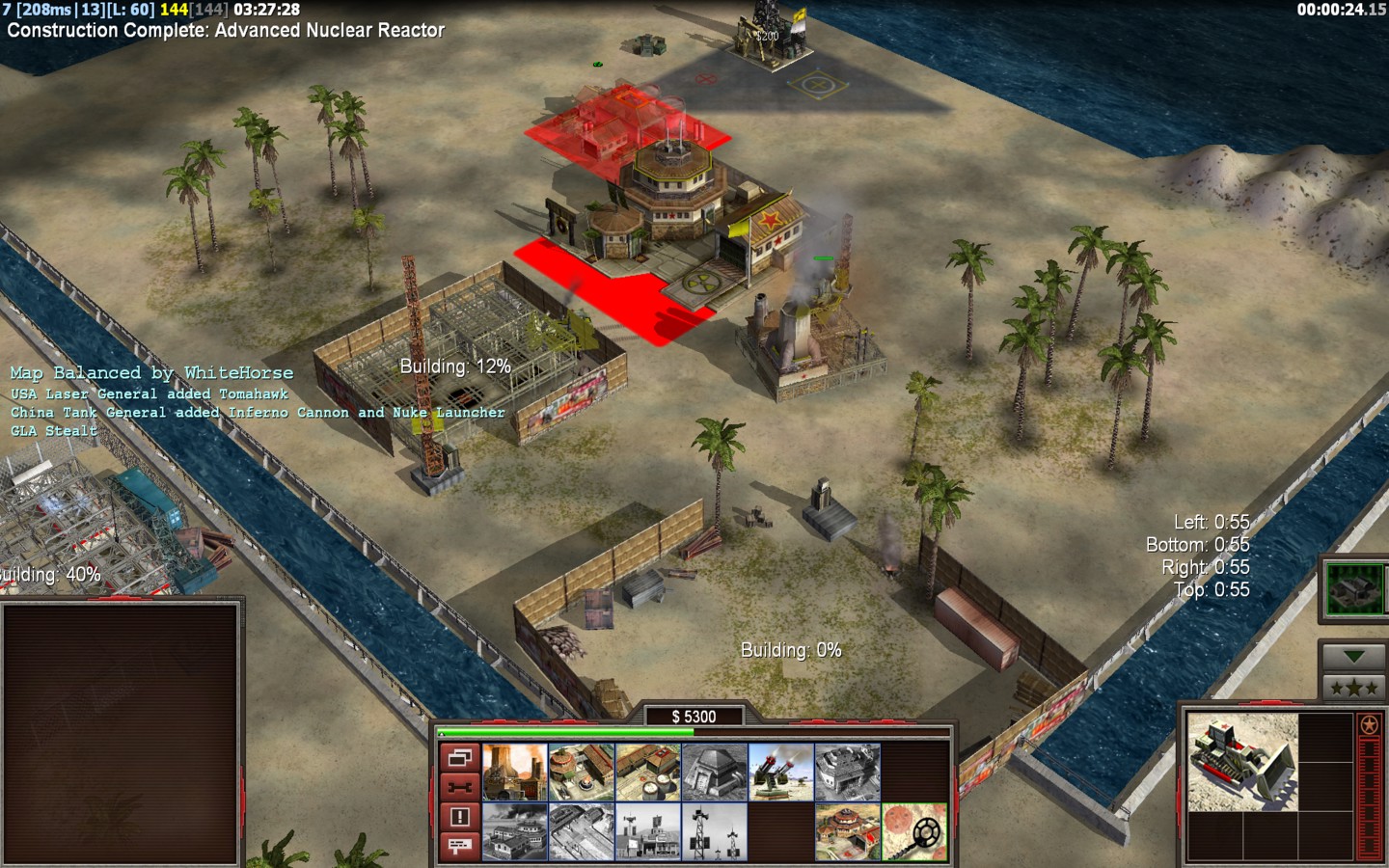Open the three-star generals powers button

(x=1353, y=688)
